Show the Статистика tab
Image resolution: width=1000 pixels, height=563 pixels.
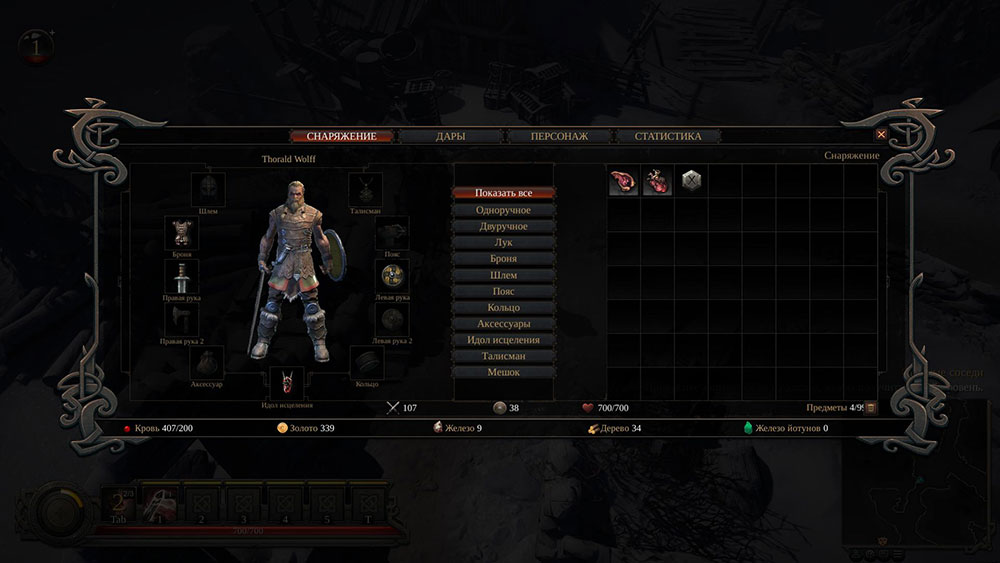668,136
